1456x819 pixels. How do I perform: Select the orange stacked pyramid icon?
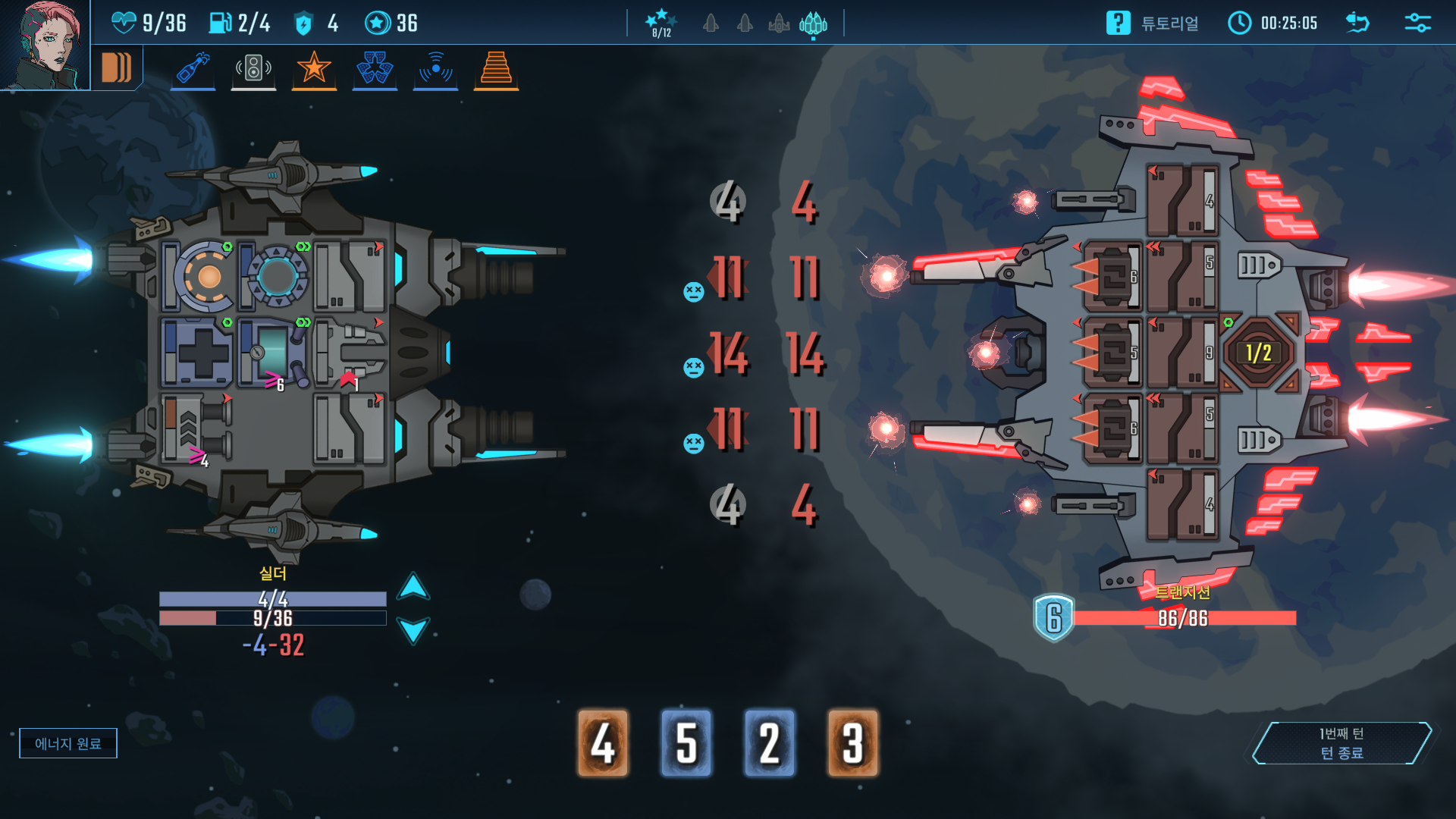[x=496, y=68]
